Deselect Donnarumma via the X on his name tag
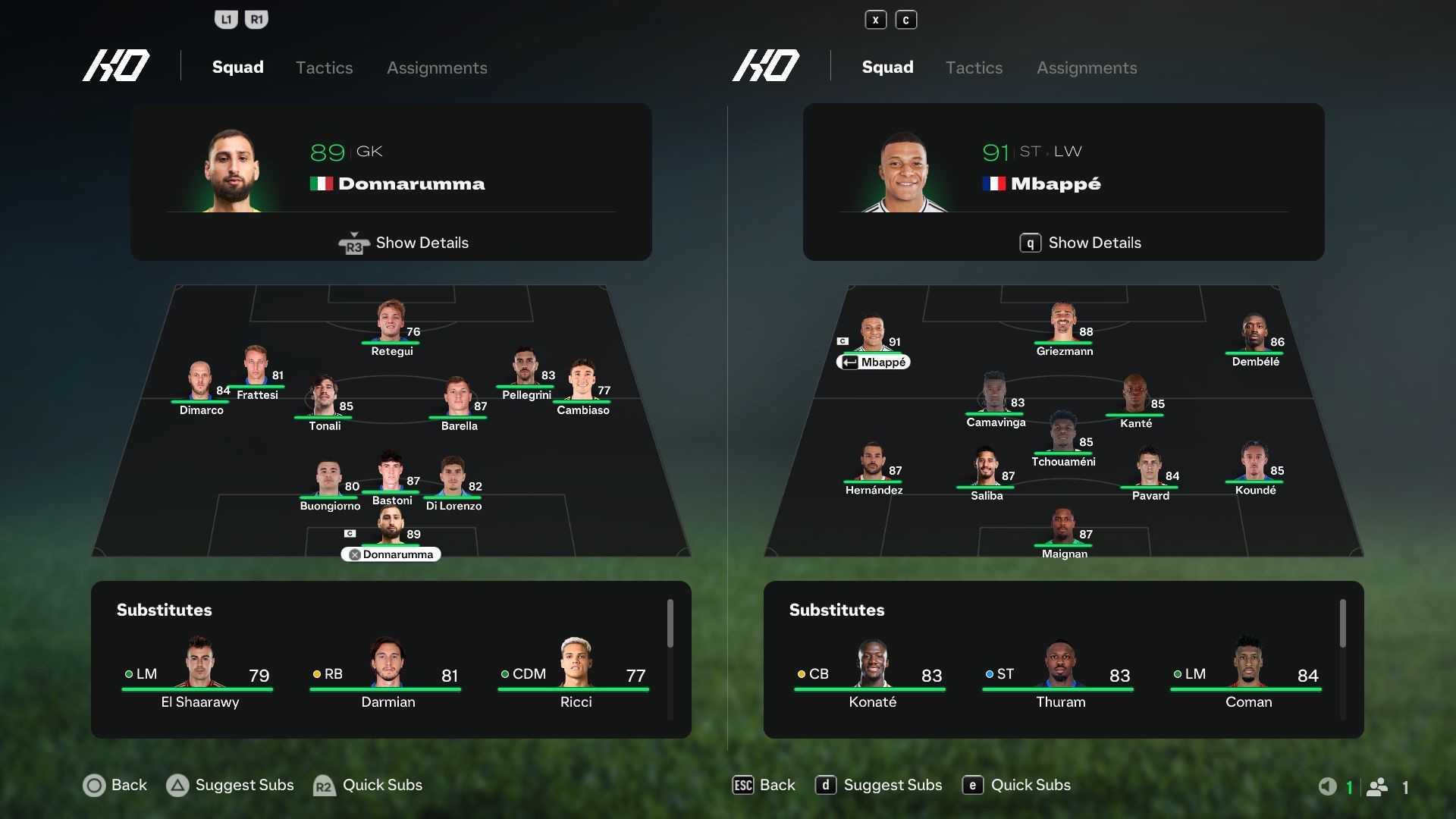 pyautogui.click(x=354, y=554)
